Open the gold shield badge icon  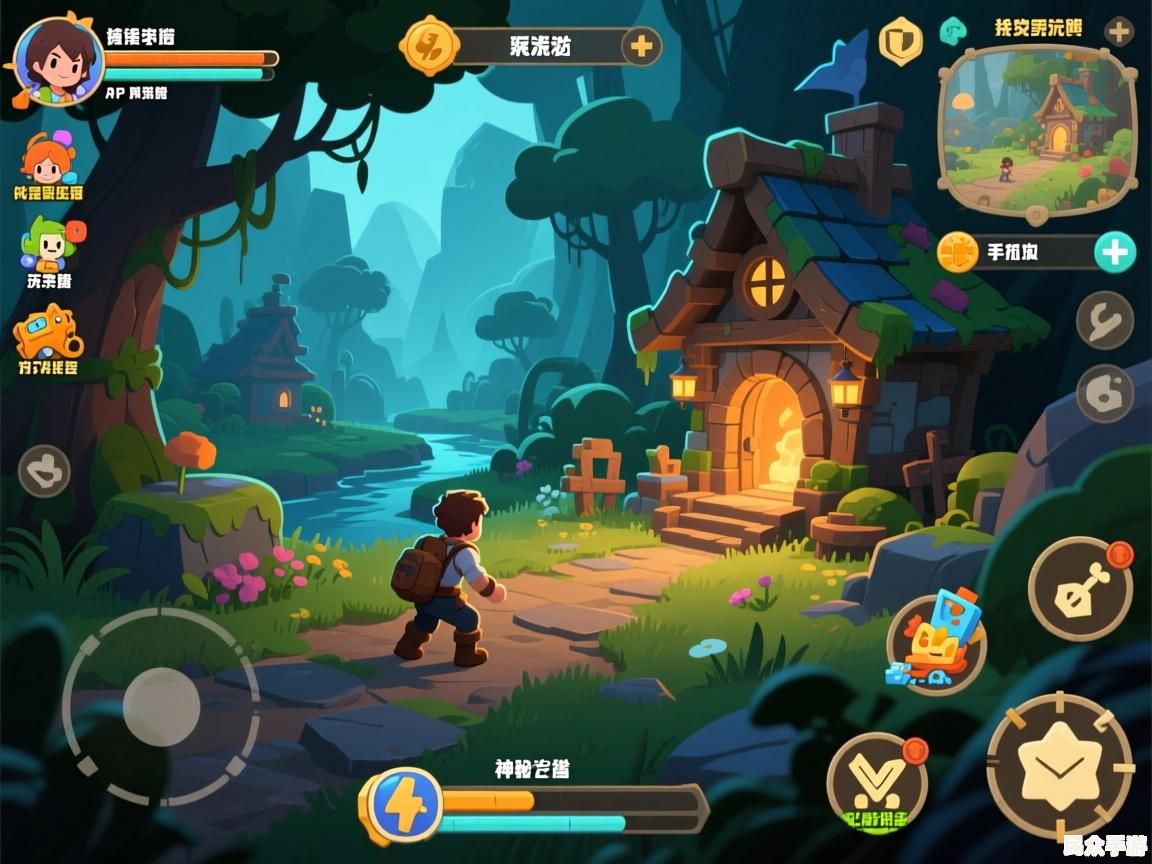[900, 41]
